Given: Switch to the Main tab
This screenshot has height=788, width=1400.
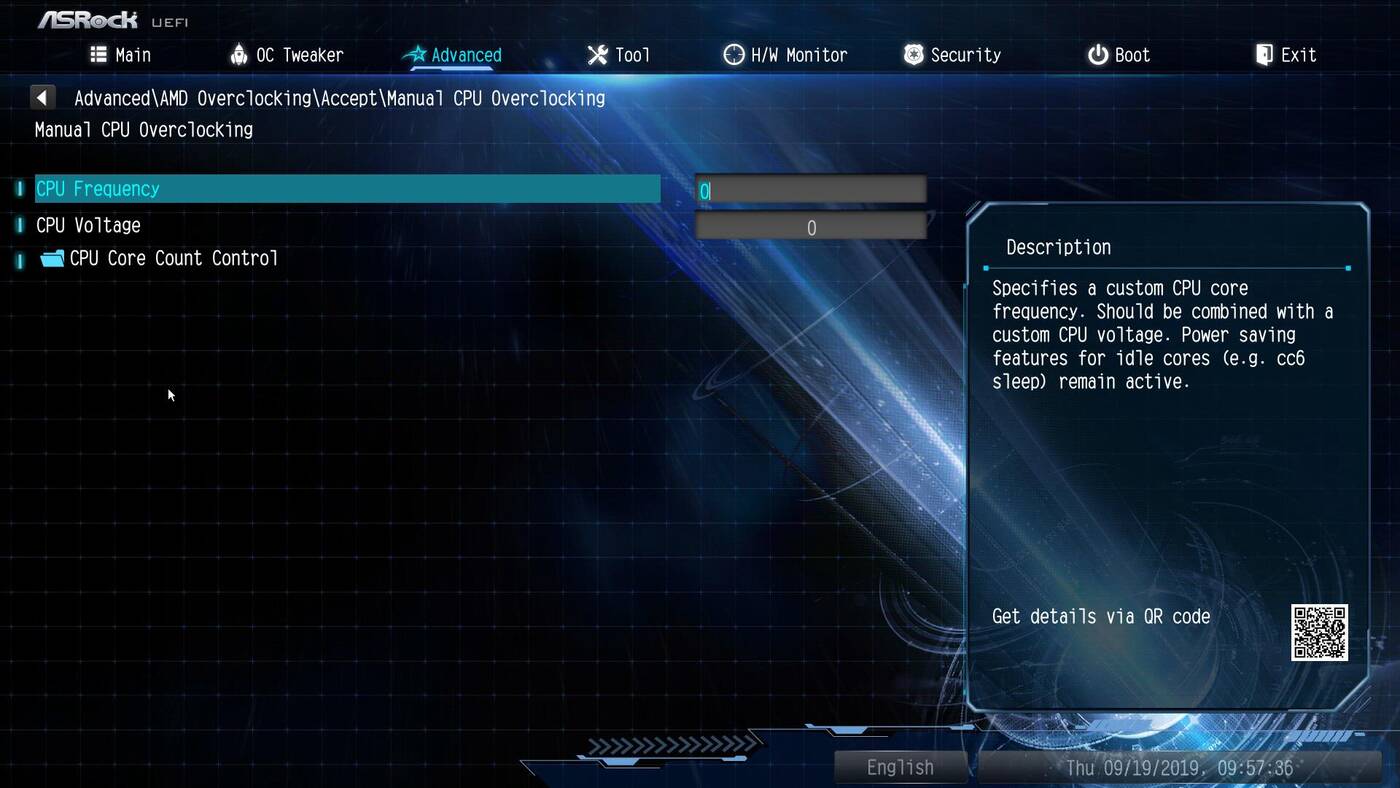Looking at the screenshot, I should (121, 55).
